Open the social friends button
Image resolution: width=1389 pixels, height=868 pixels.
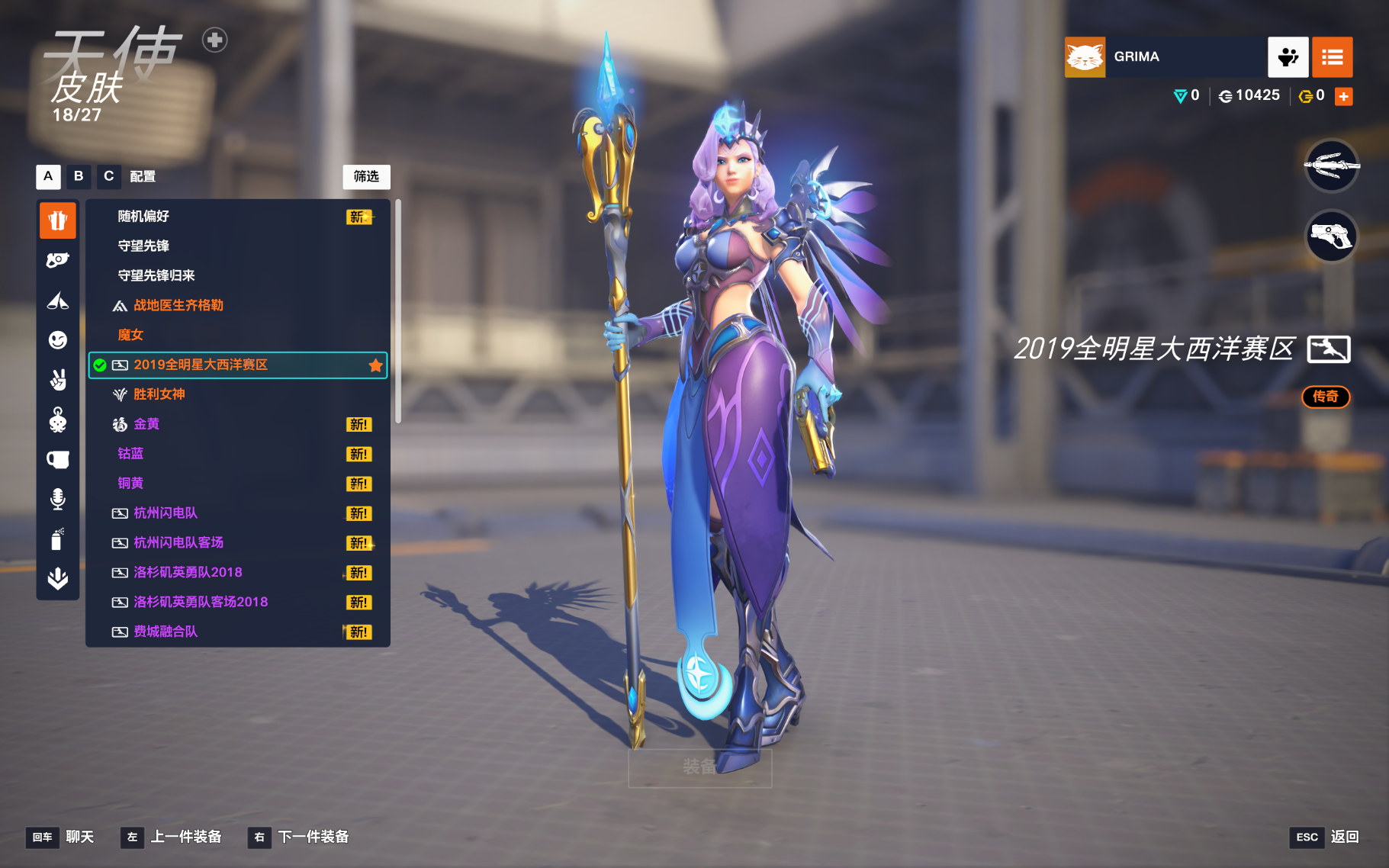[x=1288, y=57]
